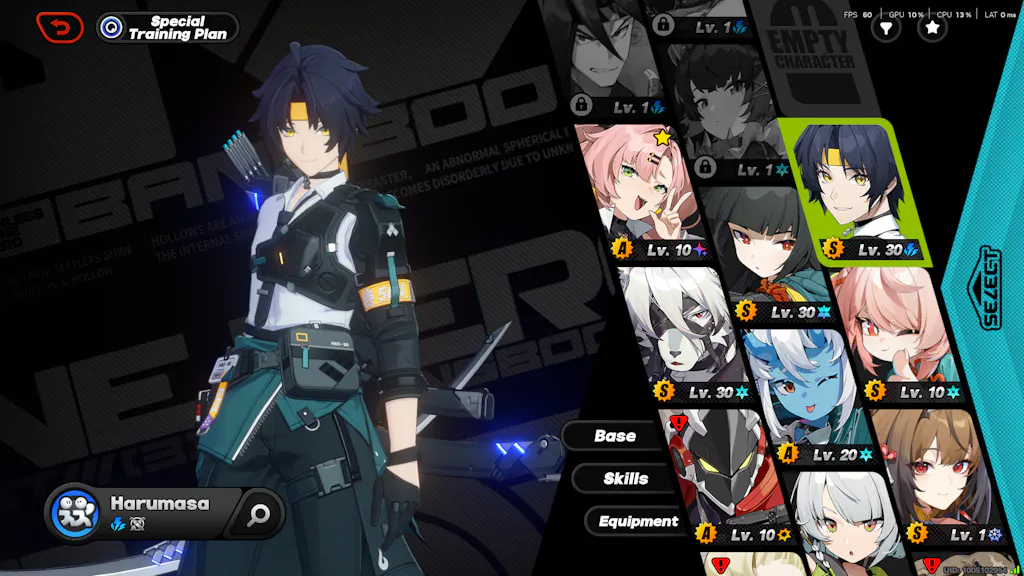Image resolution: width=1024 pixels, height=576 pixels.
Task: Pick the black-helmeted Lv. 10 character
Action: coord(718,470)
